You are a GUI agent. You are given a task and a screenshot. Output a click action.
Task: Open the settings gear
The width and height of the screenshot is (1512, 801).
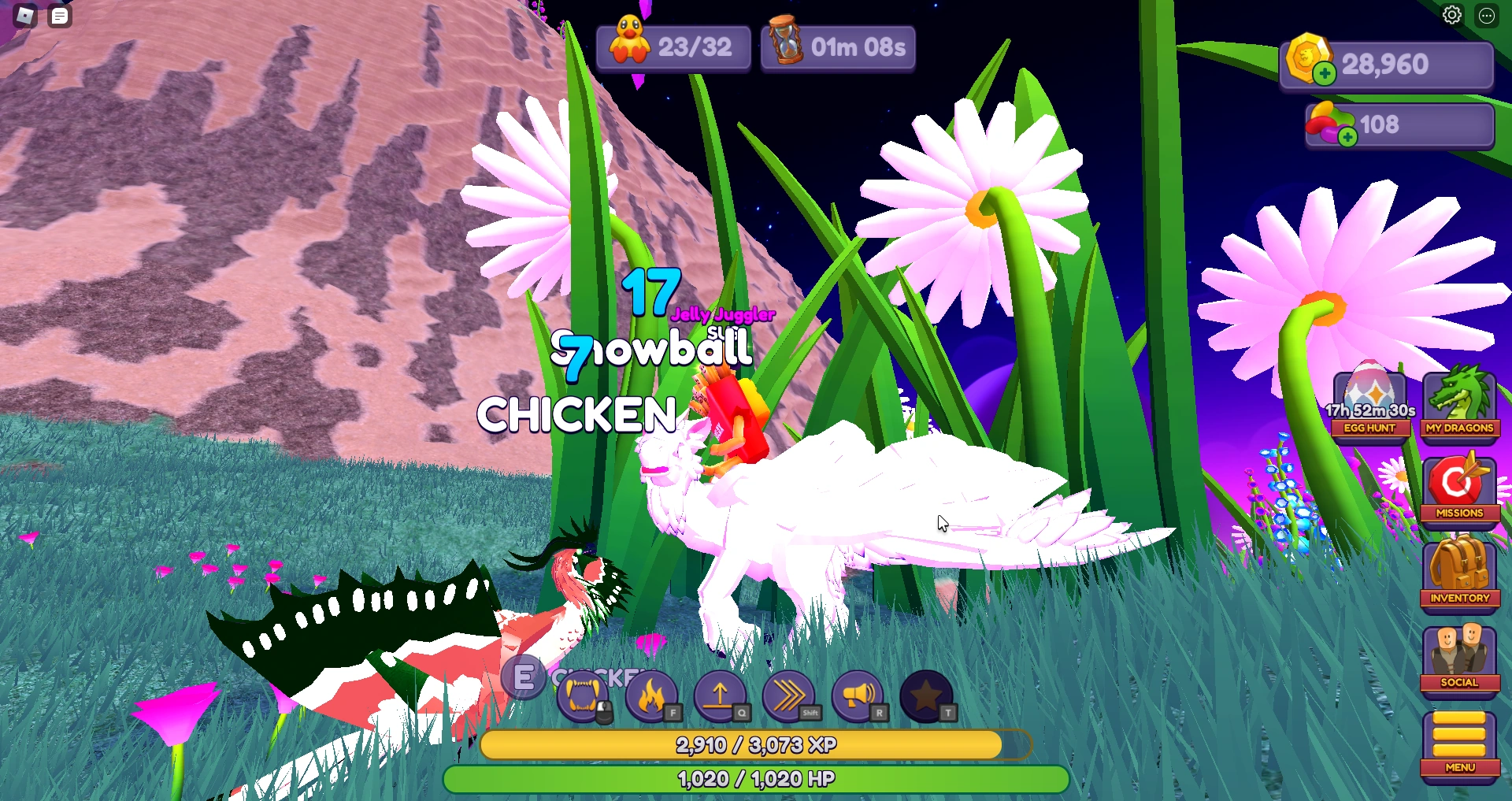coord(1451,14)
